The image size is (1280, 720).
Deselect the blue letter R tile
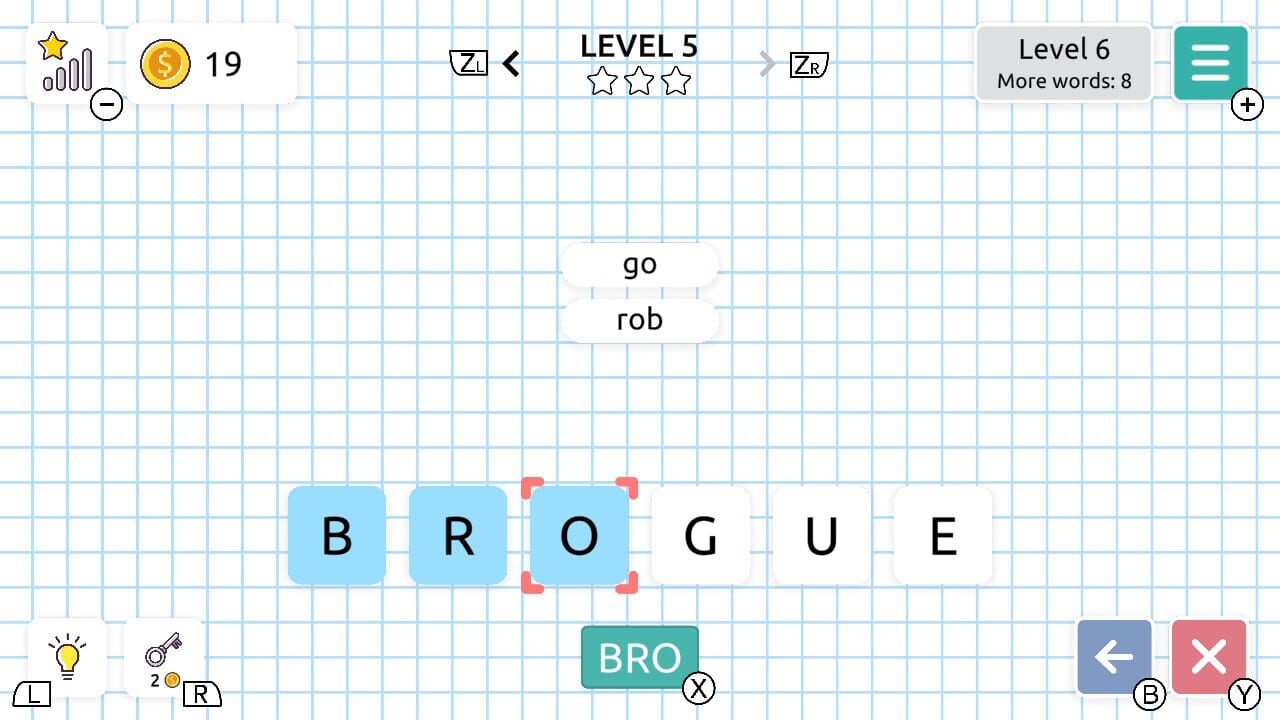point(458,535)
